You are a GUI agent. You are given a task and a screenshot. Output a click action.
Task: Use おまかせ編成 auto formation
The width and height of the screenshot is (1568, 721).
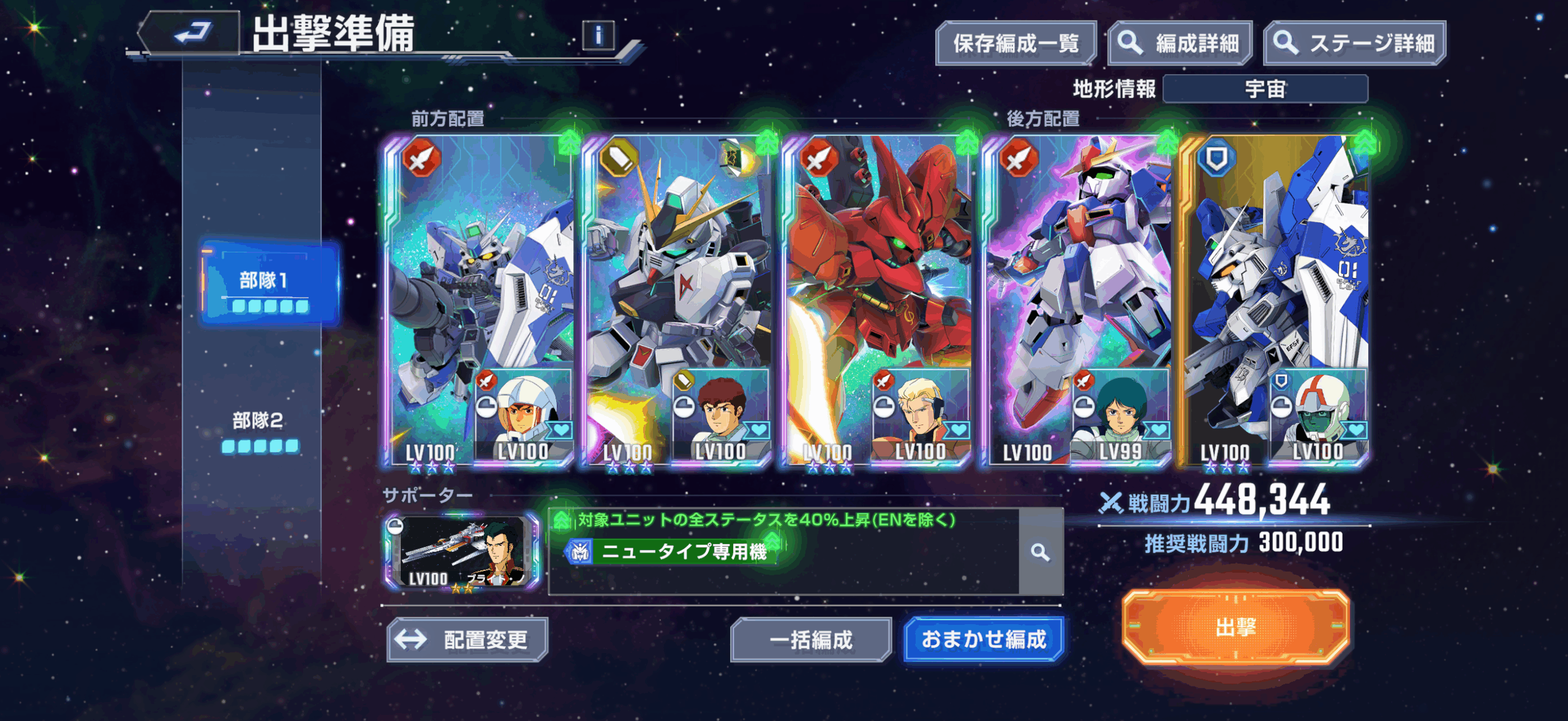tap(983, 640)
